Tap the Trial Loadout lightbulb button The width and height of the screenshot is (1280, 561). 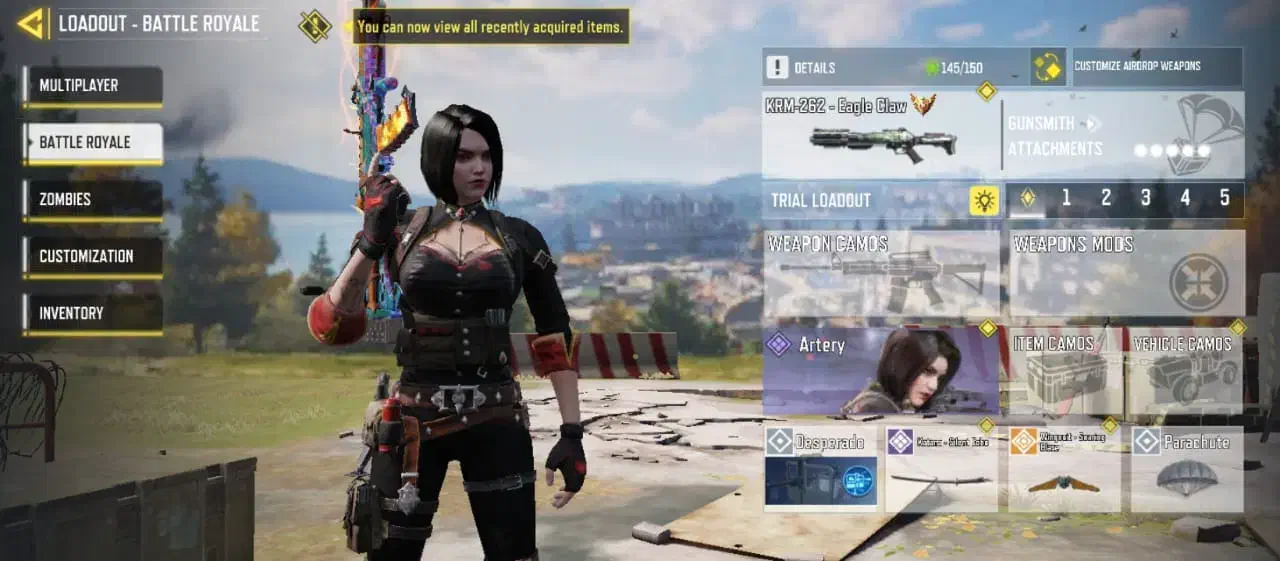tap(984, 200)
